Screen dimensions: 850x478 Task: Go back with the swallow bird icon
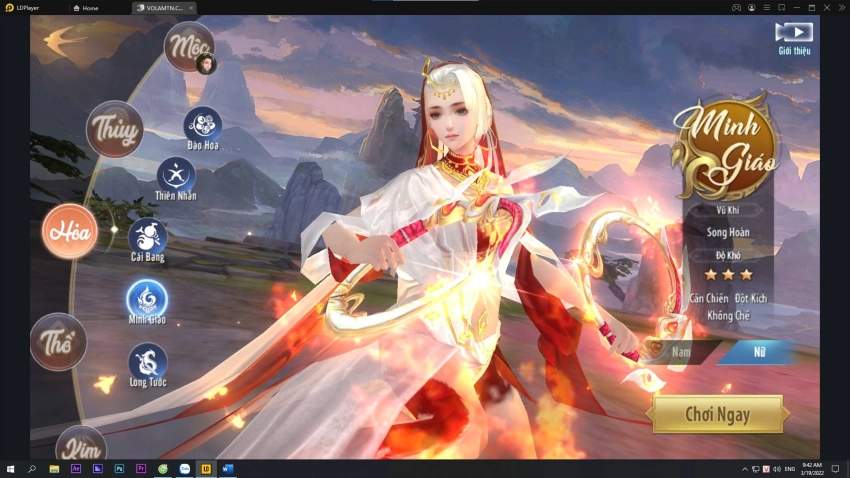(x=63, y=41)
